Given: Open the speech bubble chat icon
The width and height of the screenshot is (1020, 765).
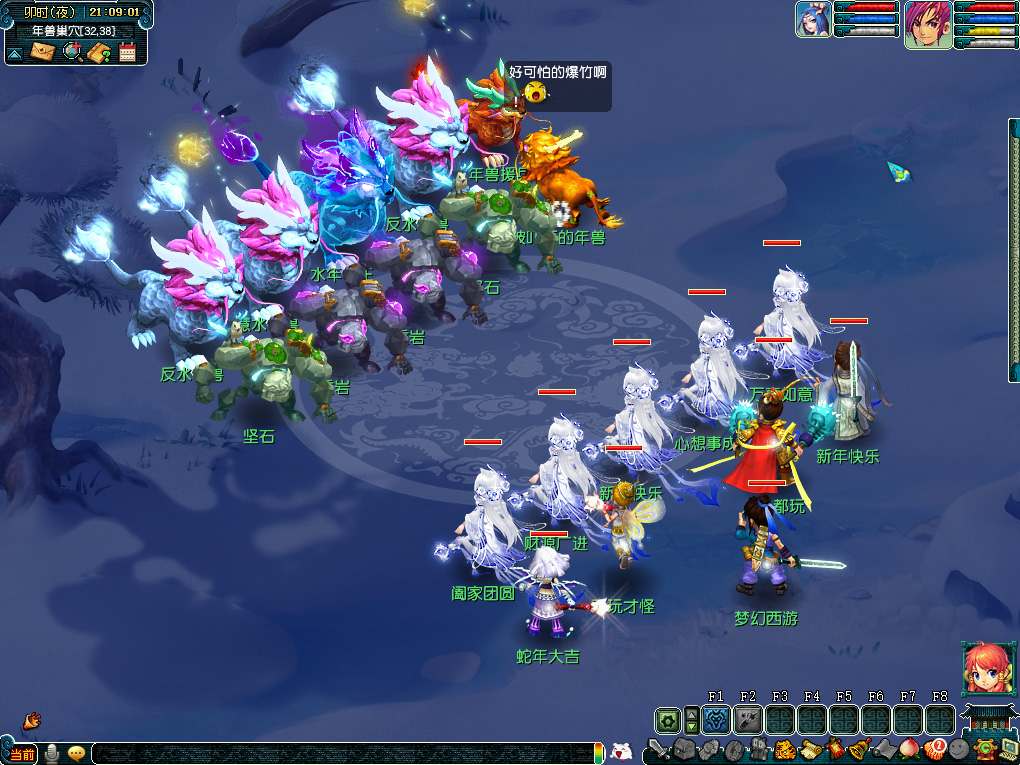Looking at the screenshot, I should 76,754.
